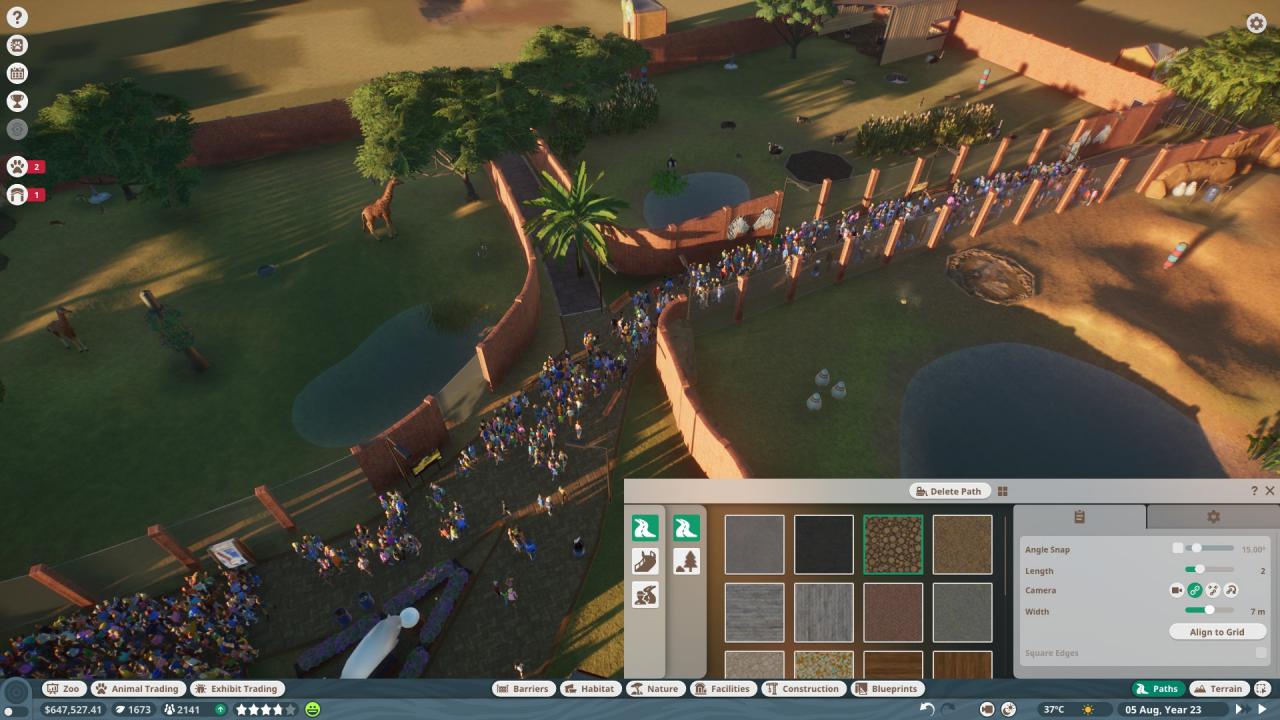Close the Paths panel

1270,491
